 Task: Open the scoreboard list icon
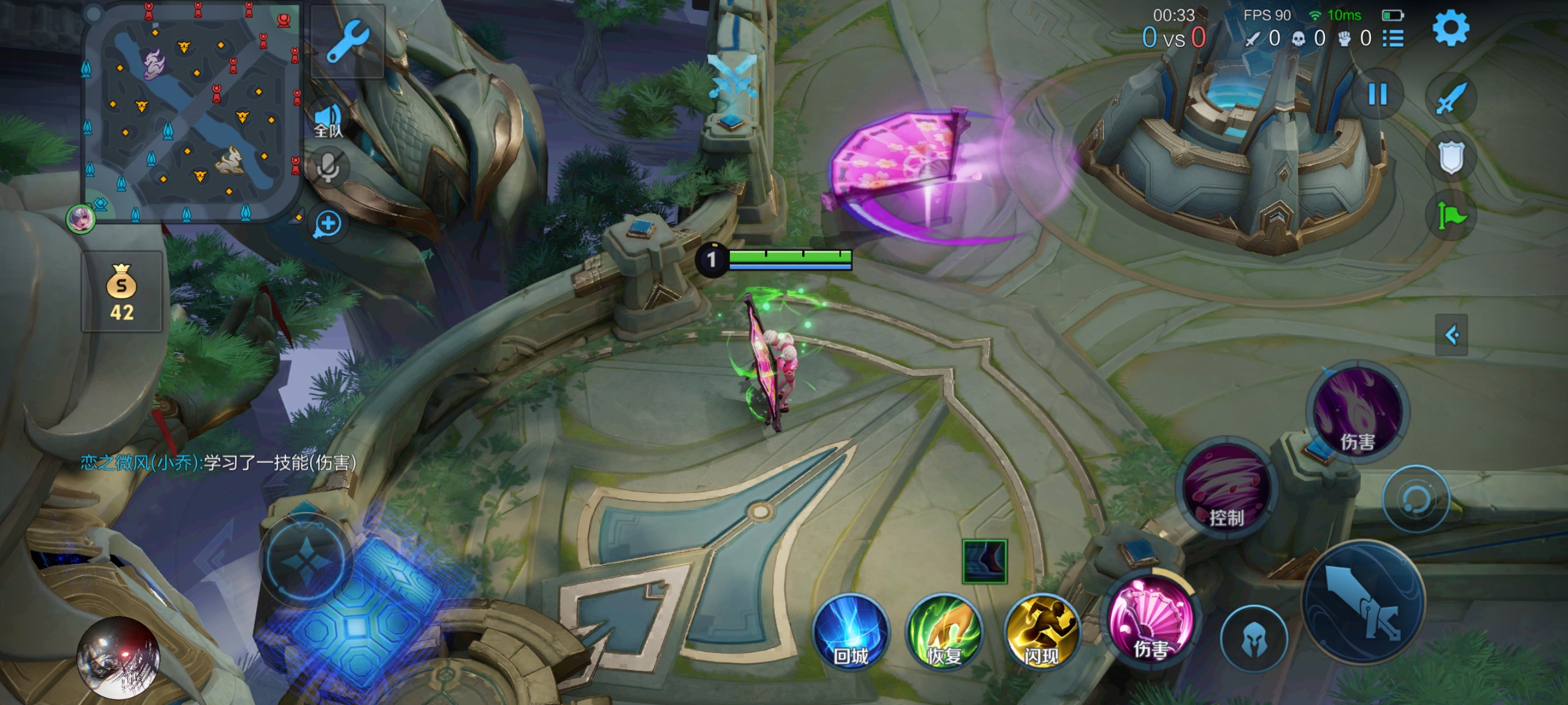(1392, 38)
